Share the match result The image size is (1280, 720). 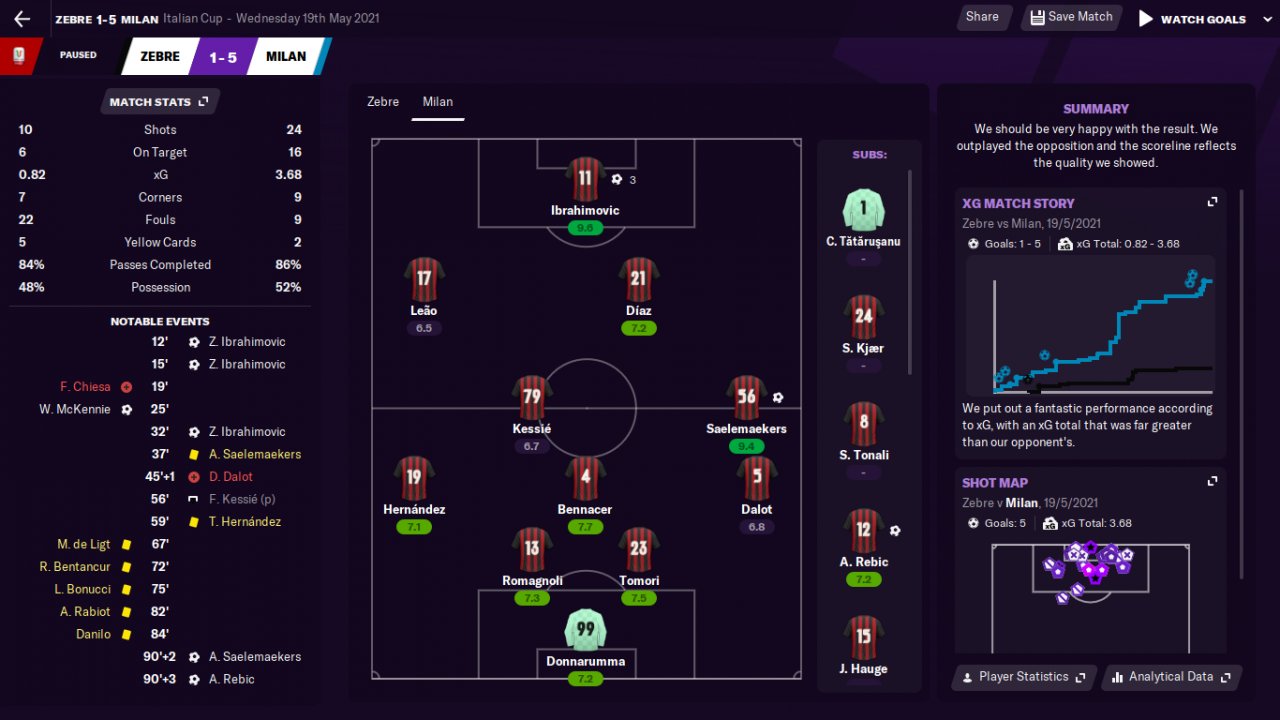point(982,17)
